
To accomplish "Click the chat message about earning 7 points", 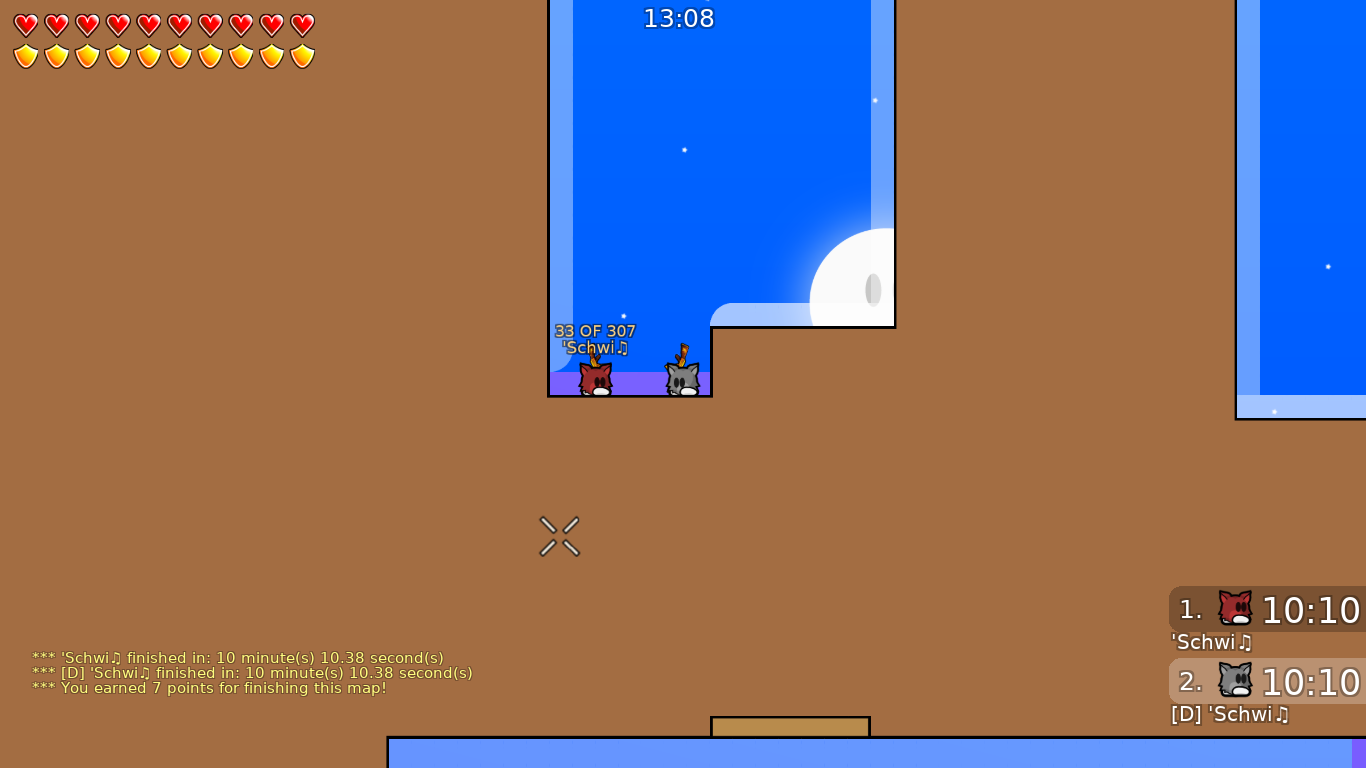I will [x=207, y=688].
